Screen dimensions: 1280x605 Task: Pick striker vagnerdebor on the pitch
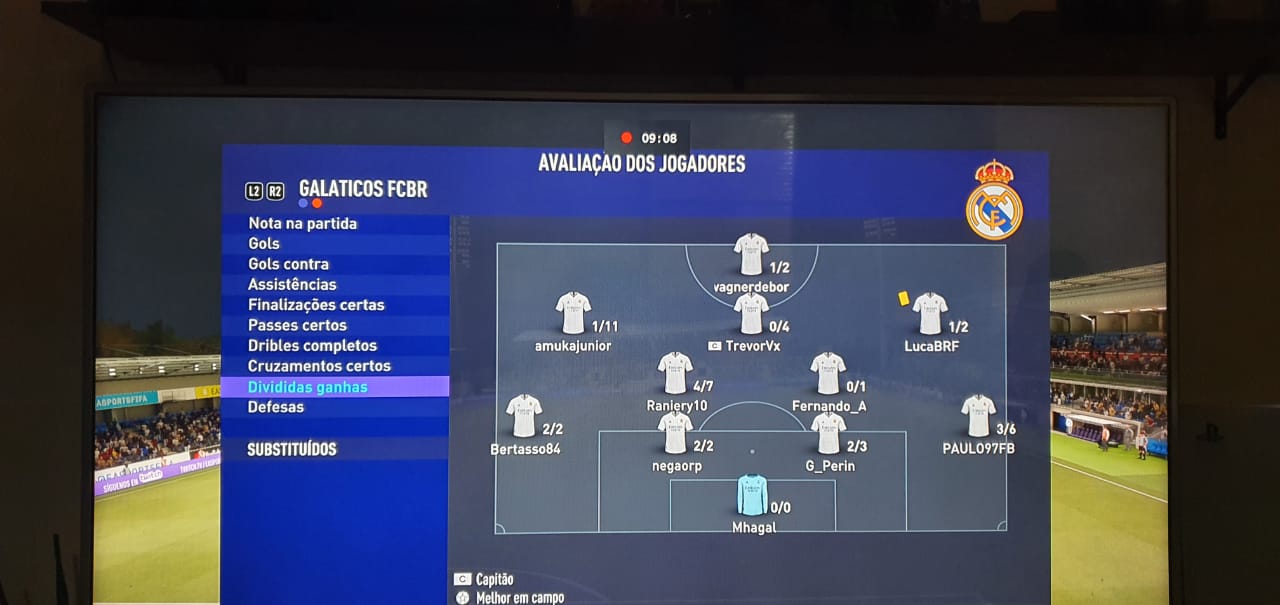[x=751, y=254]
